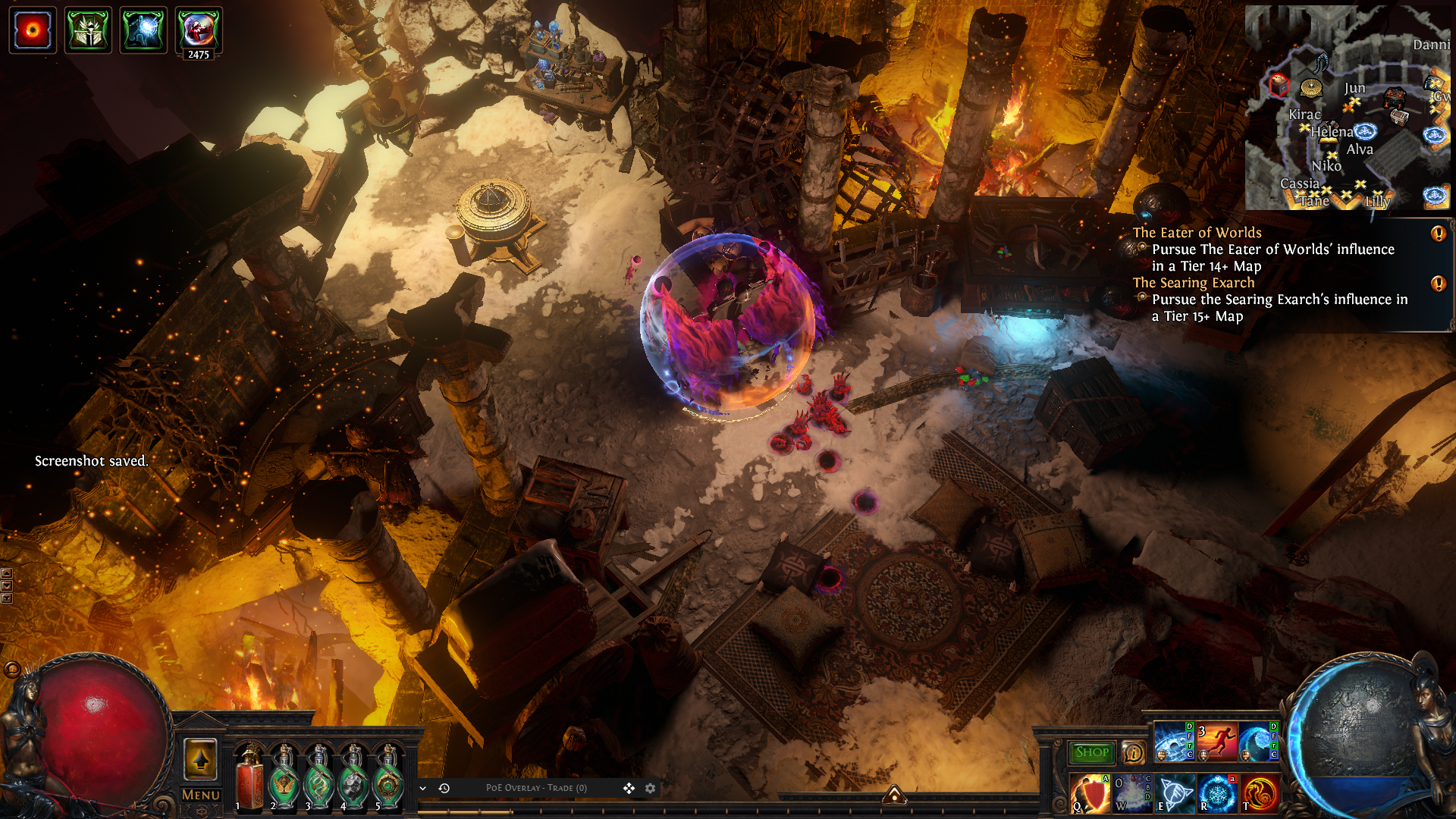
Task: Open the minimap
Action: (x=1347, y=108)
